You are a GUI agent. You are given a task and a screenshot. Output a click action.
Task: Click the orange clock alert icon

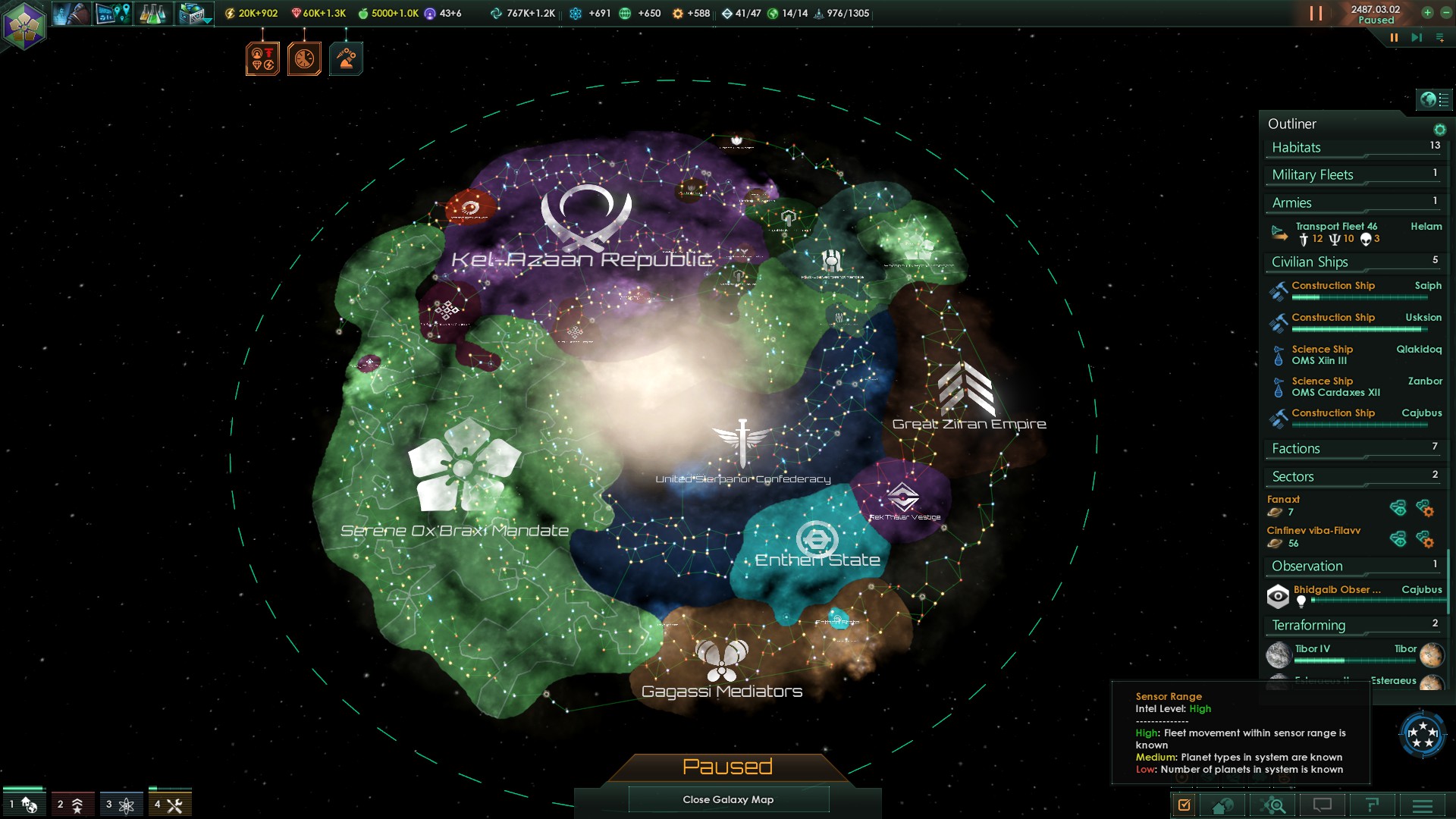click(304, 59)
